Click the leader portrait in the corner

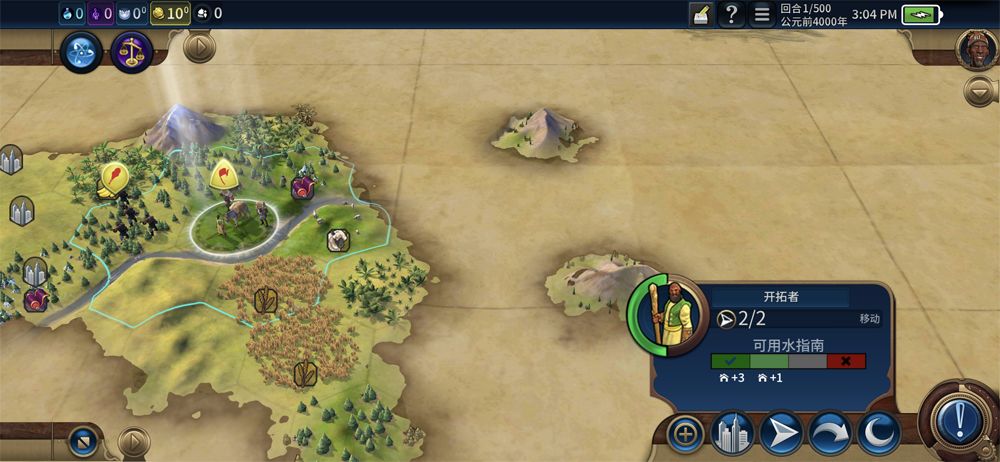tap(976, 50)
